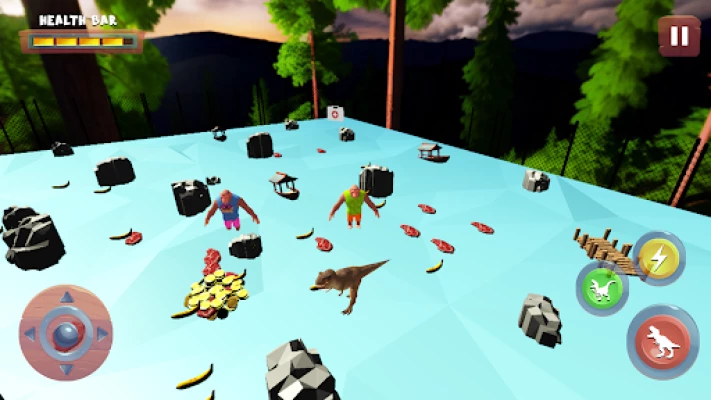Click the virtual joystick movement pad
The width and height of the screenshot is (711, 400).
click(65, 333)
